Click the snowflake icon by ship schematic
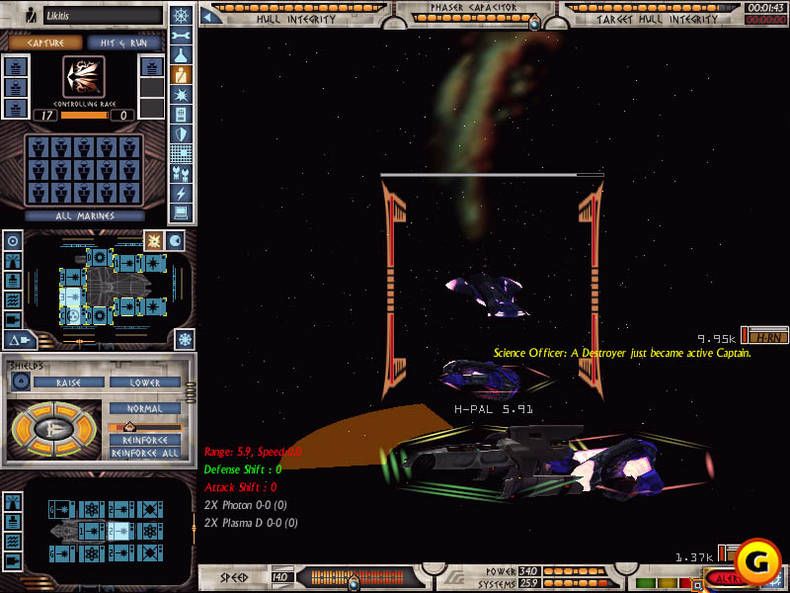 click(x=184, y=339)
